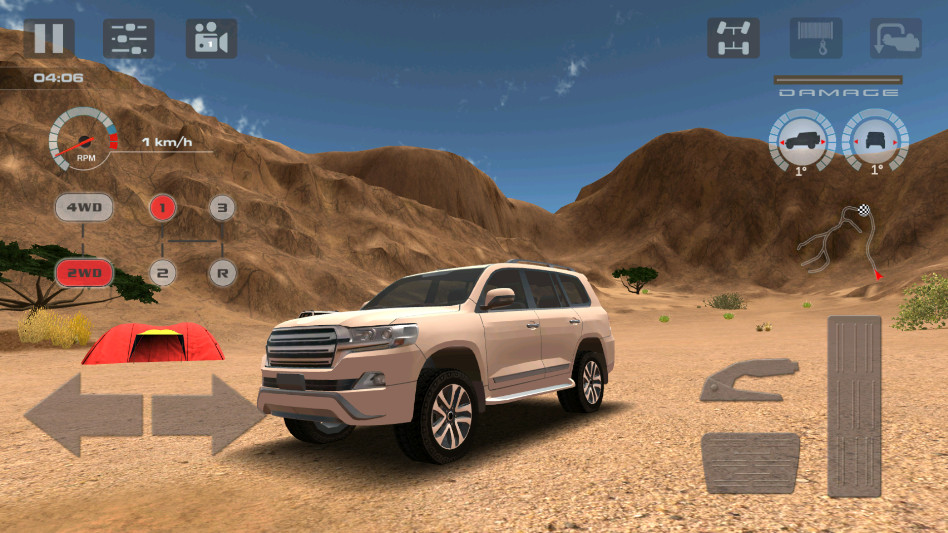Switch the camera view

point(211,38)
